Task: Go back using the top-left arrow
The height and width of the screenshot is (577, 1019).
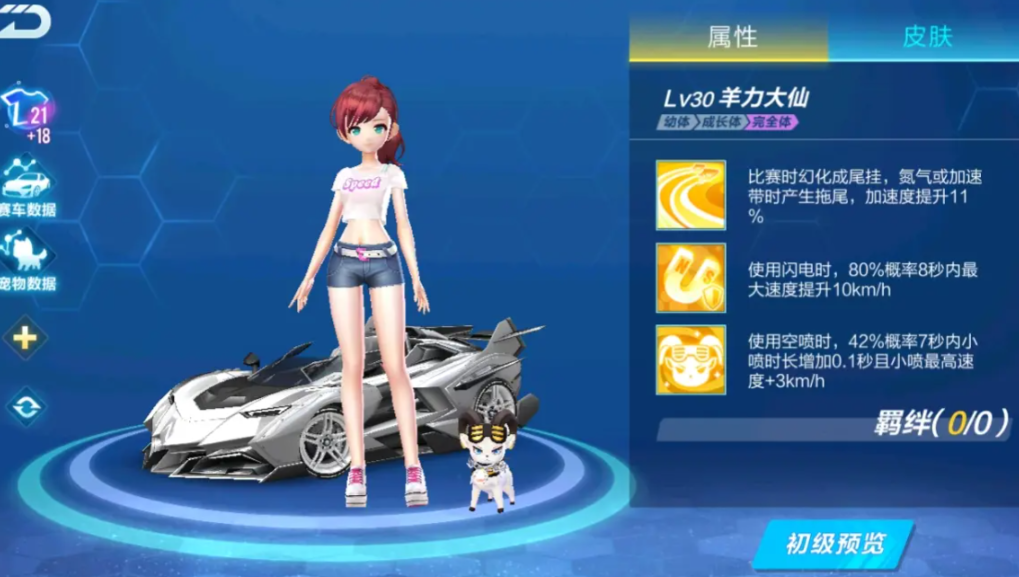Action: [x=24, y=22]
